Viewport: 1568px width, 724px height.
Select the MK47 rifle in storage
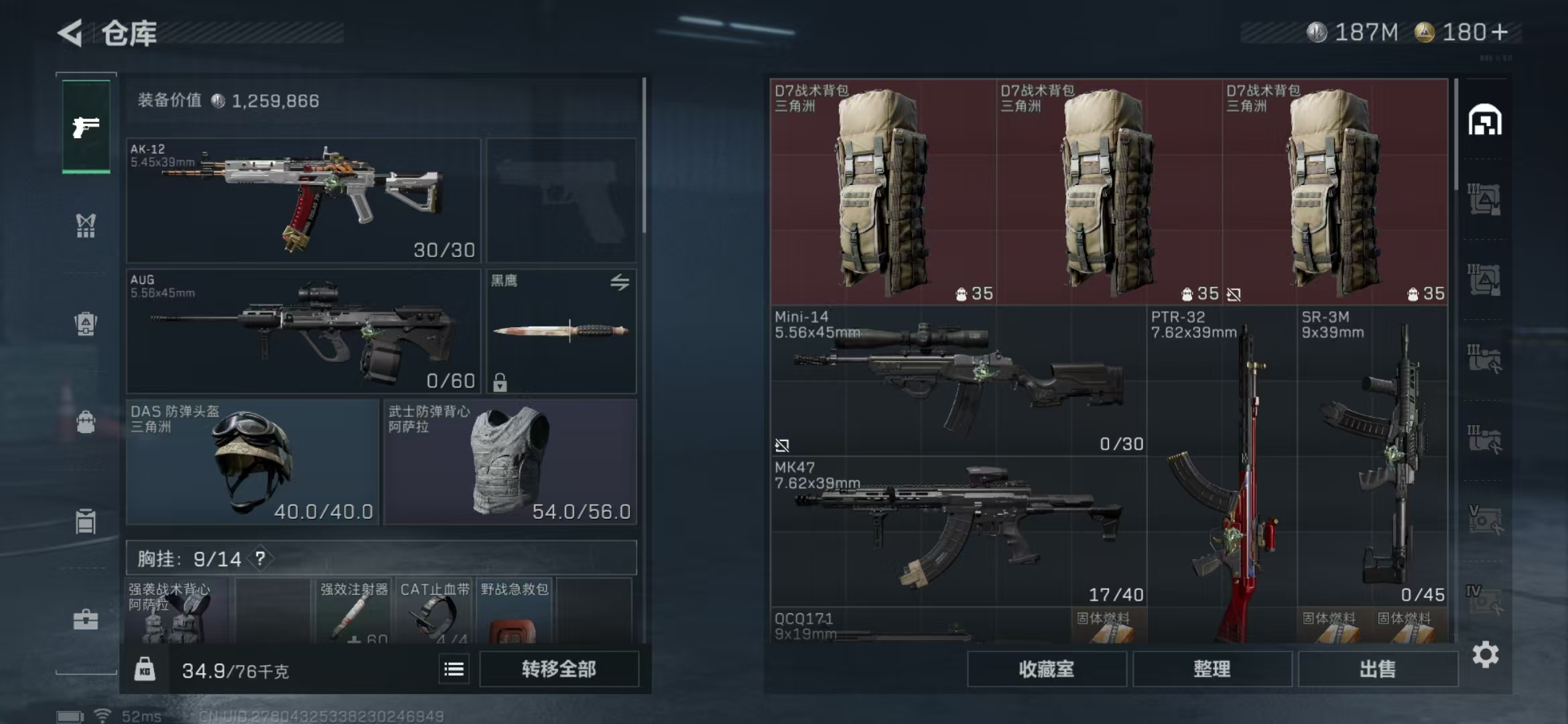958,532
